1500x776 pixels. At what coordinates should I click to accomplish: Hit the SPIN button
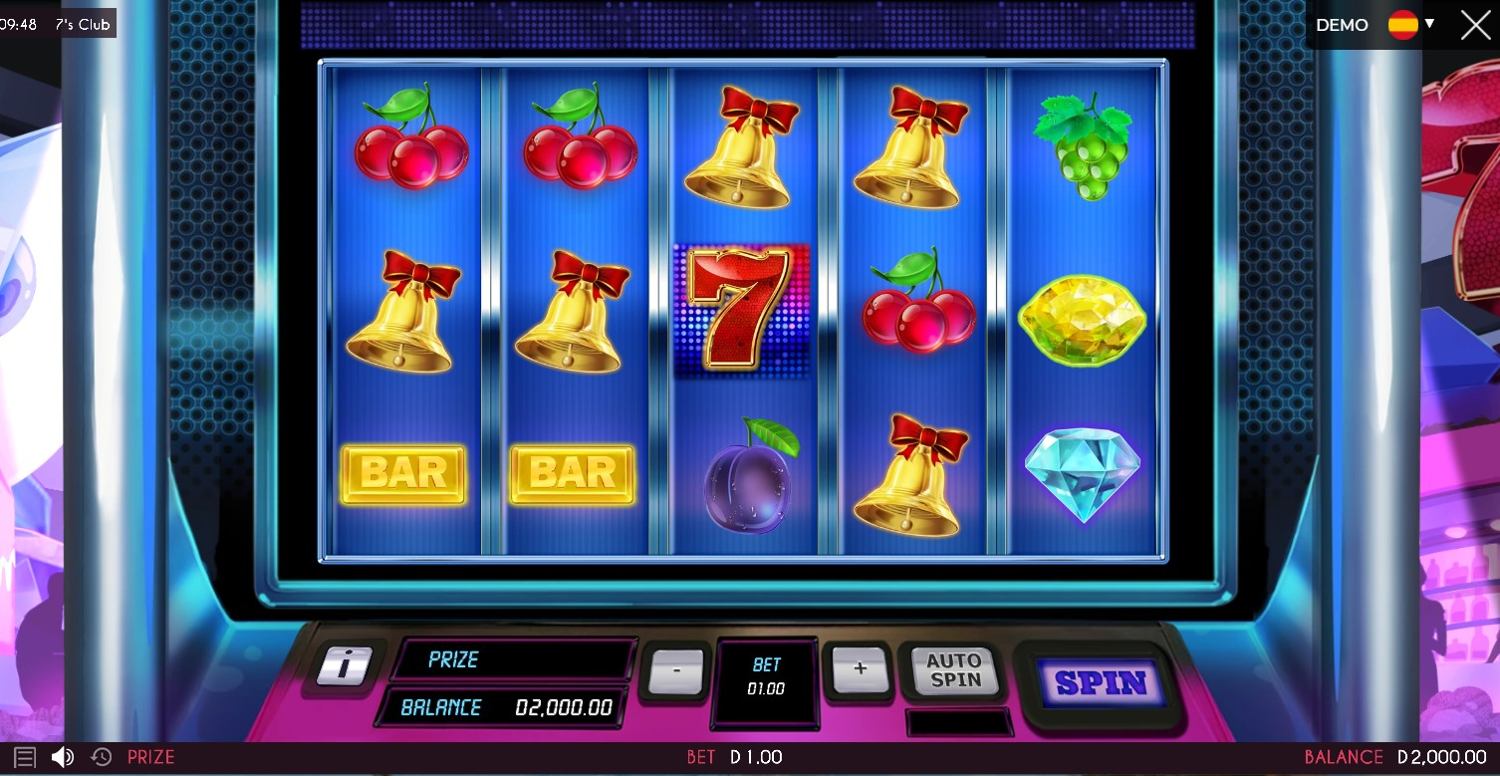[x=1100, y=682]
